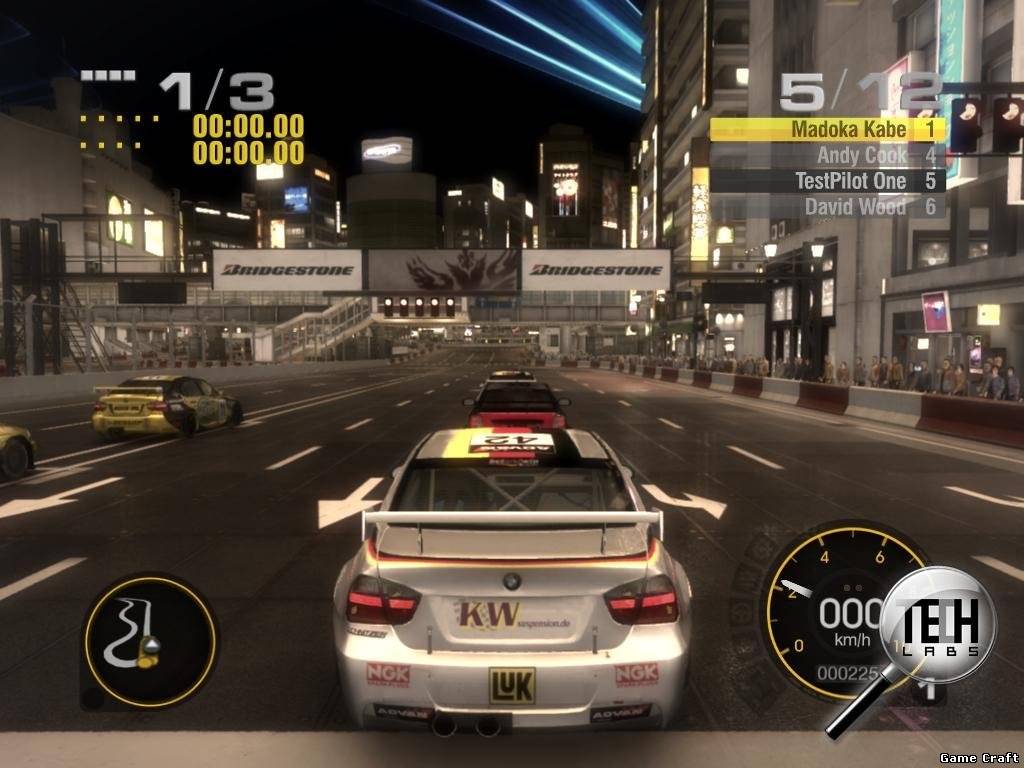This screenshot has width=1024, height=768.
Task: Click the Tech Labs magnifier logo
Action: 936,630
